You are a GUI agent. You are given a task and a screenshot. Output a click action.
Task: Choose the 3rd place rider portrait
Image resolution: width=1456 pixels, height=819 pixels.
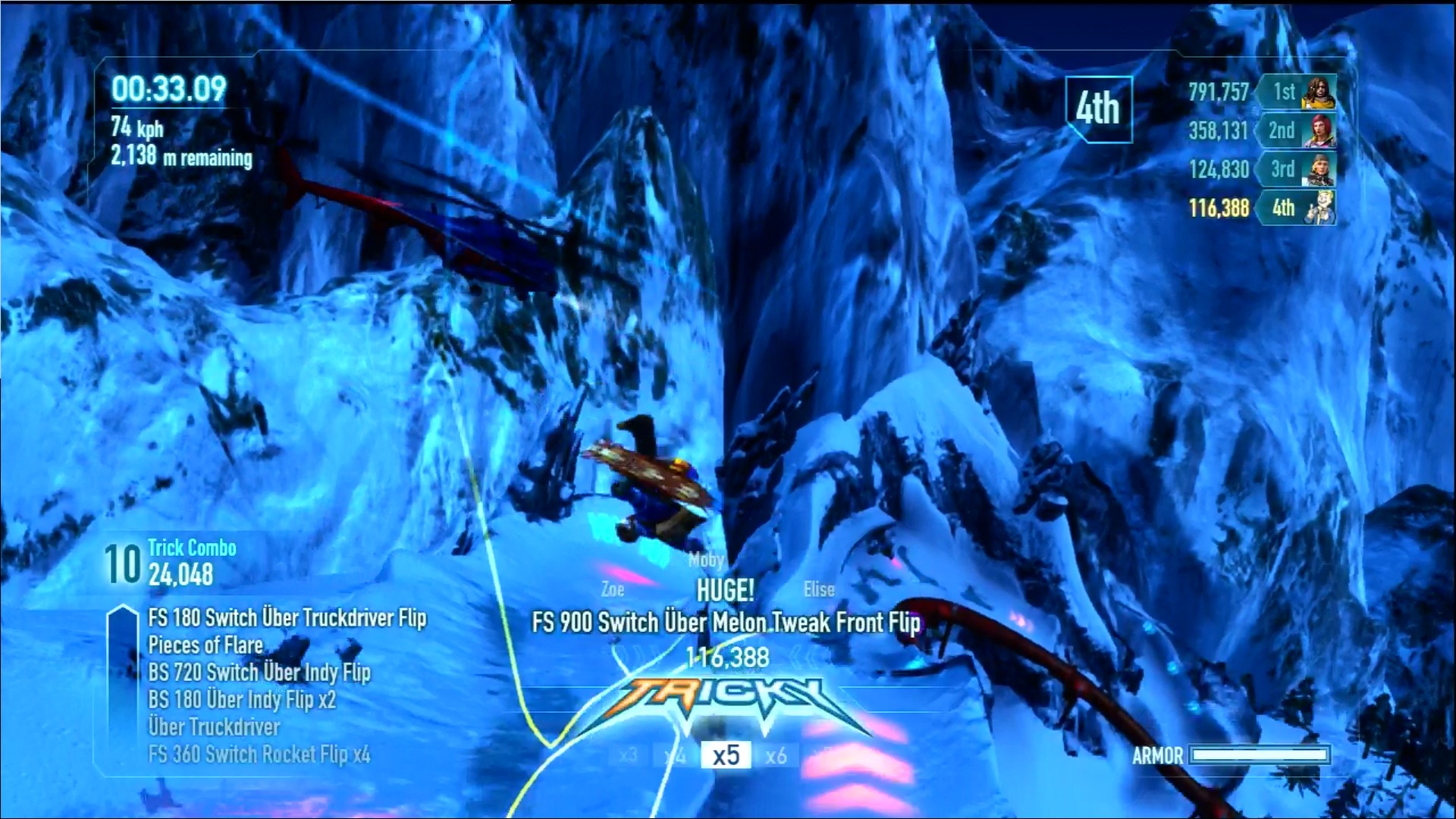pos(1319,169)
